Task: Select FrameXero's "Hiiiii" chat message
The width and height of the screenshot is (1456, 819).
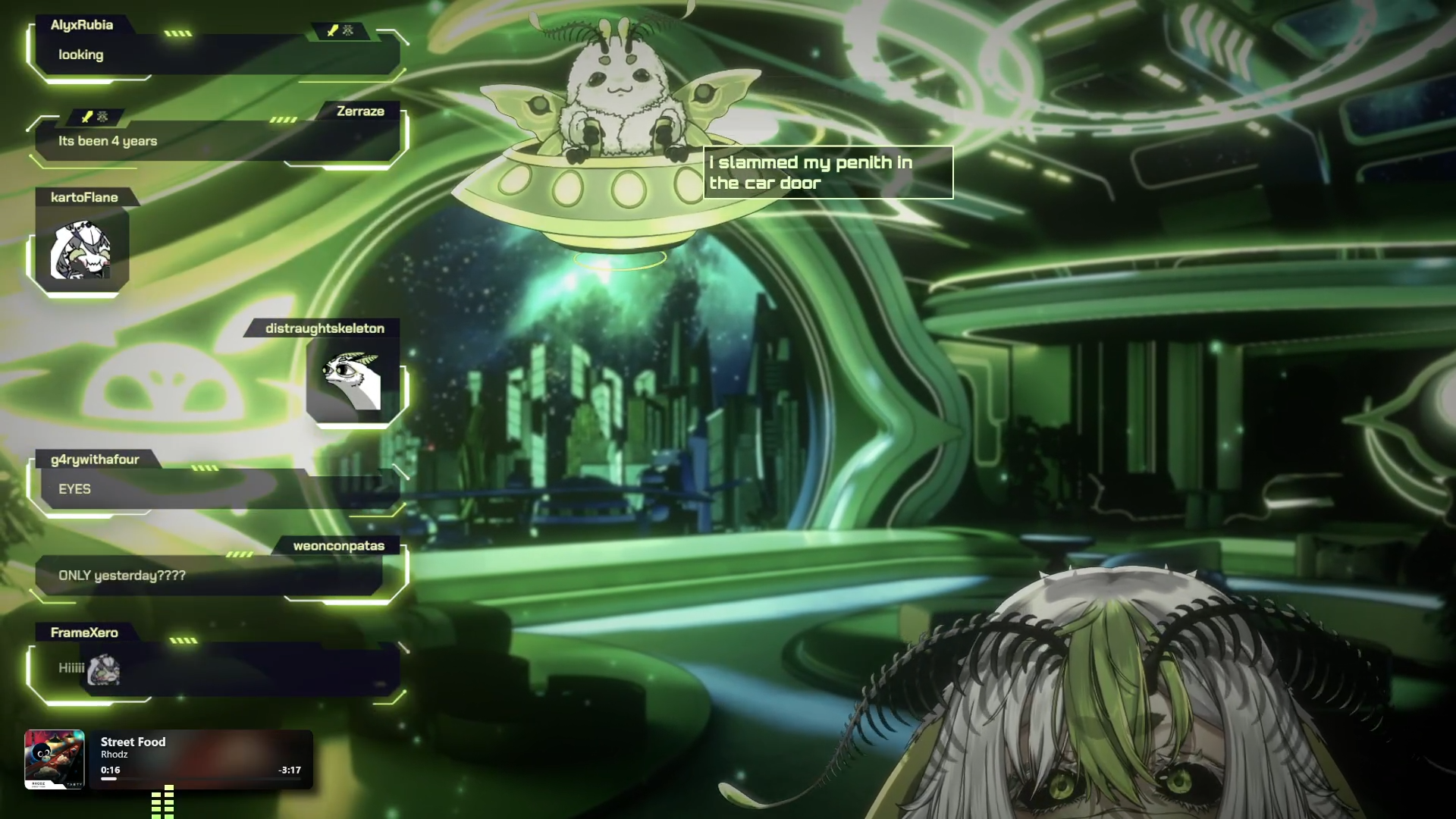Action: pos(72,668)
